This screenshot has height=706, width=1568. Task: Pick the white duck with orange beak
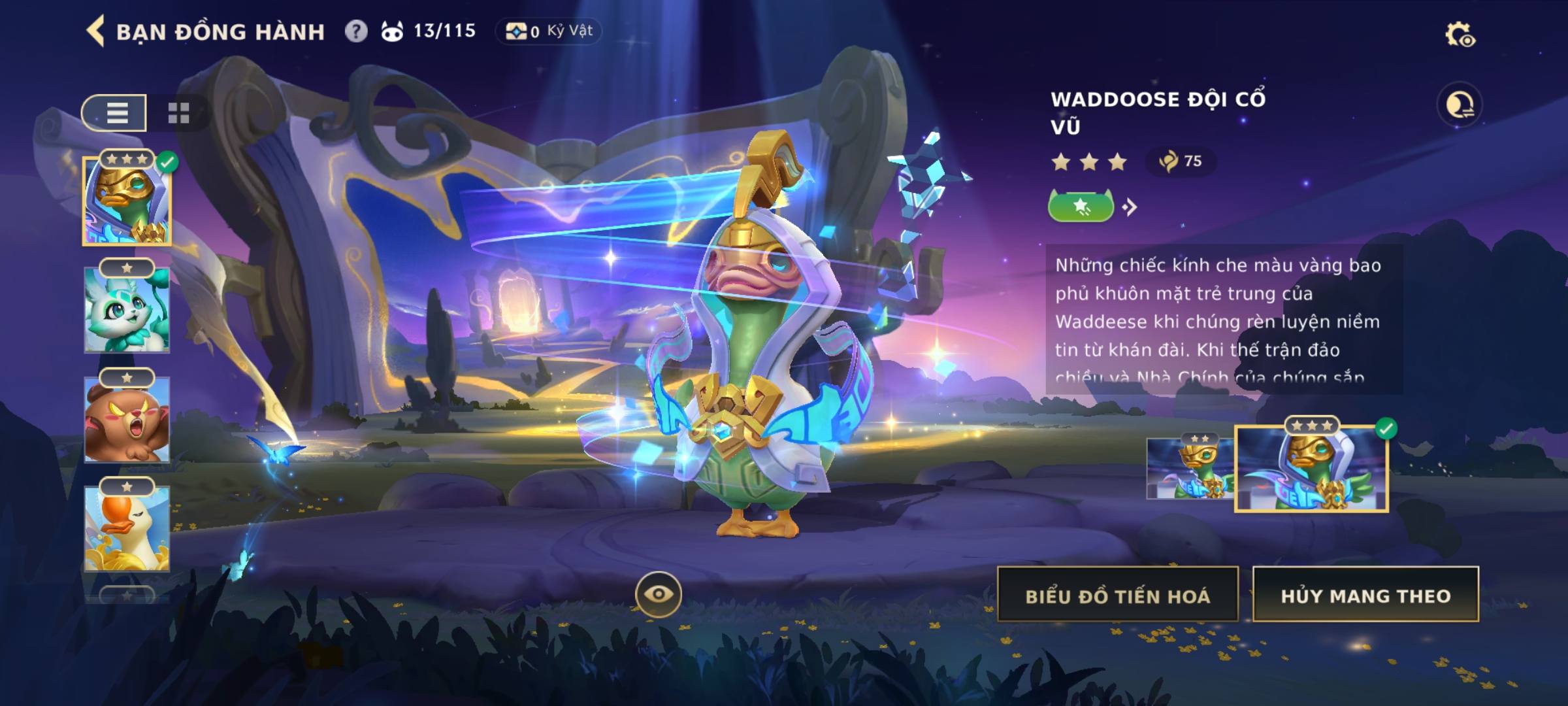[127, 528]
